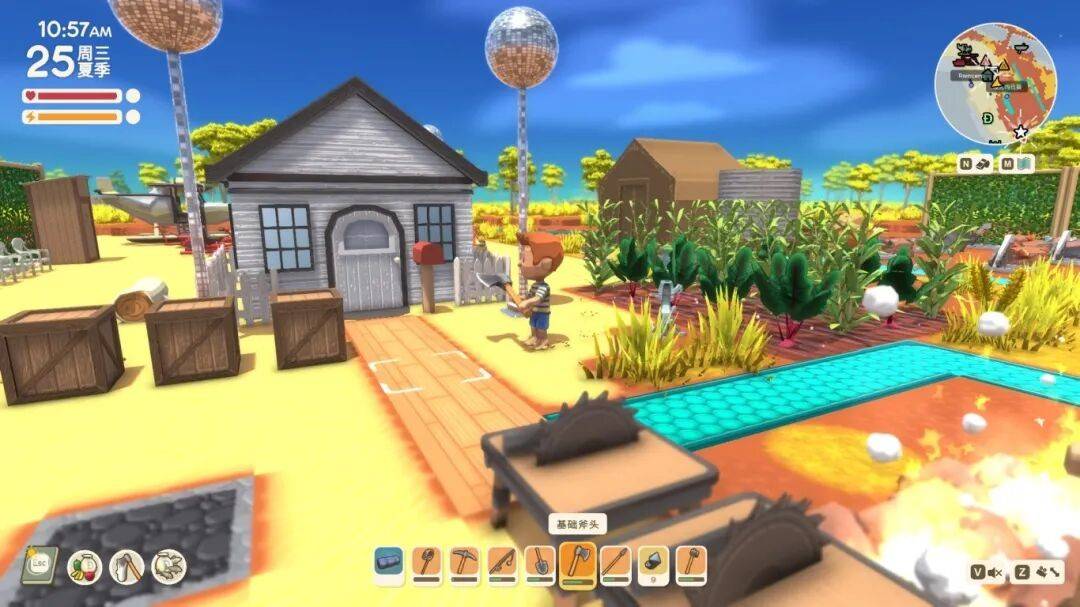1080x607 pixels.
Task: Click the seed bag with leaves icon
Action: click(169, 567)
